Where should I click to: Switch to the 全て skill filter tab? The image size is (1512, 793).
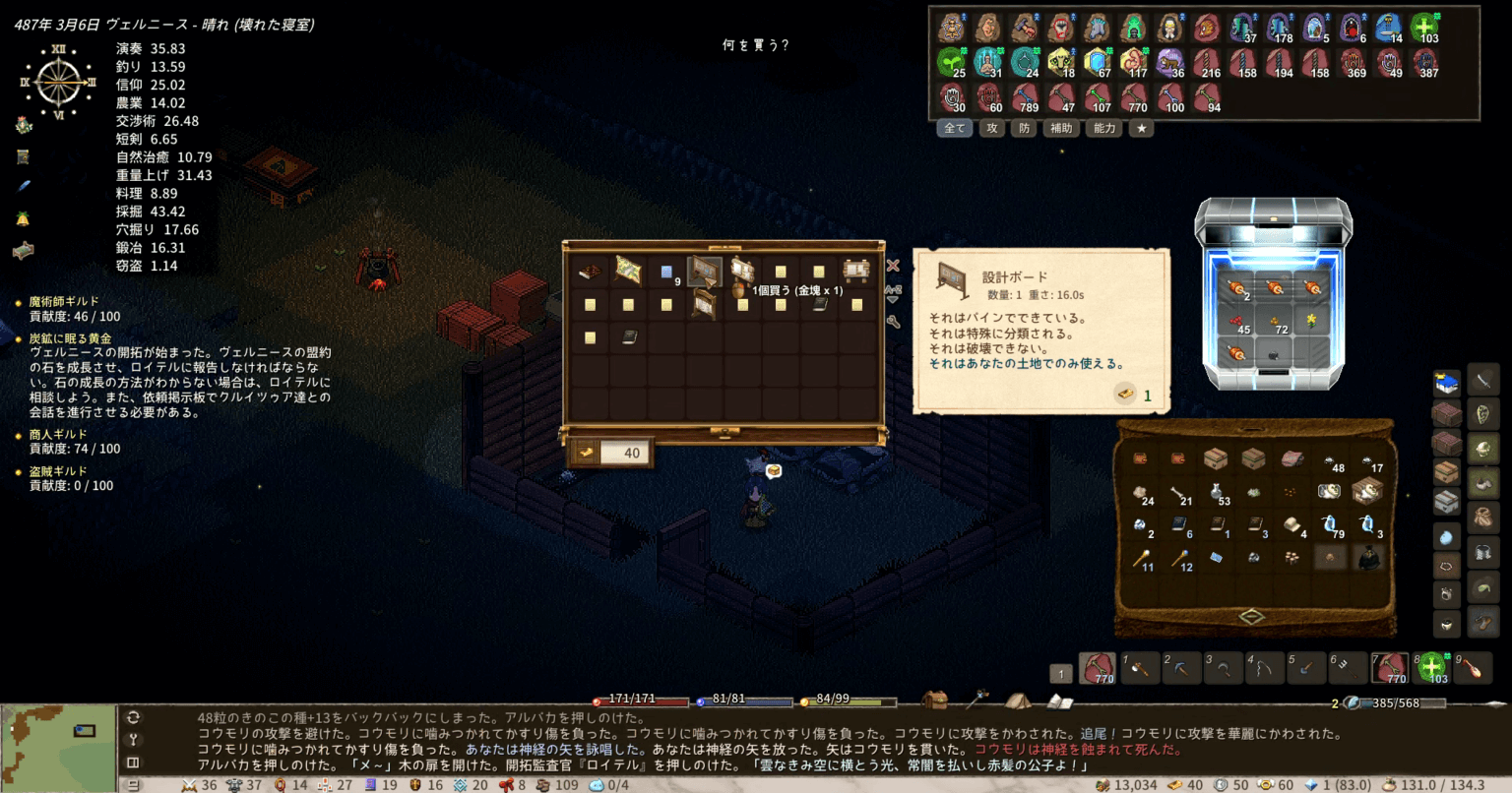click(955, 128)
